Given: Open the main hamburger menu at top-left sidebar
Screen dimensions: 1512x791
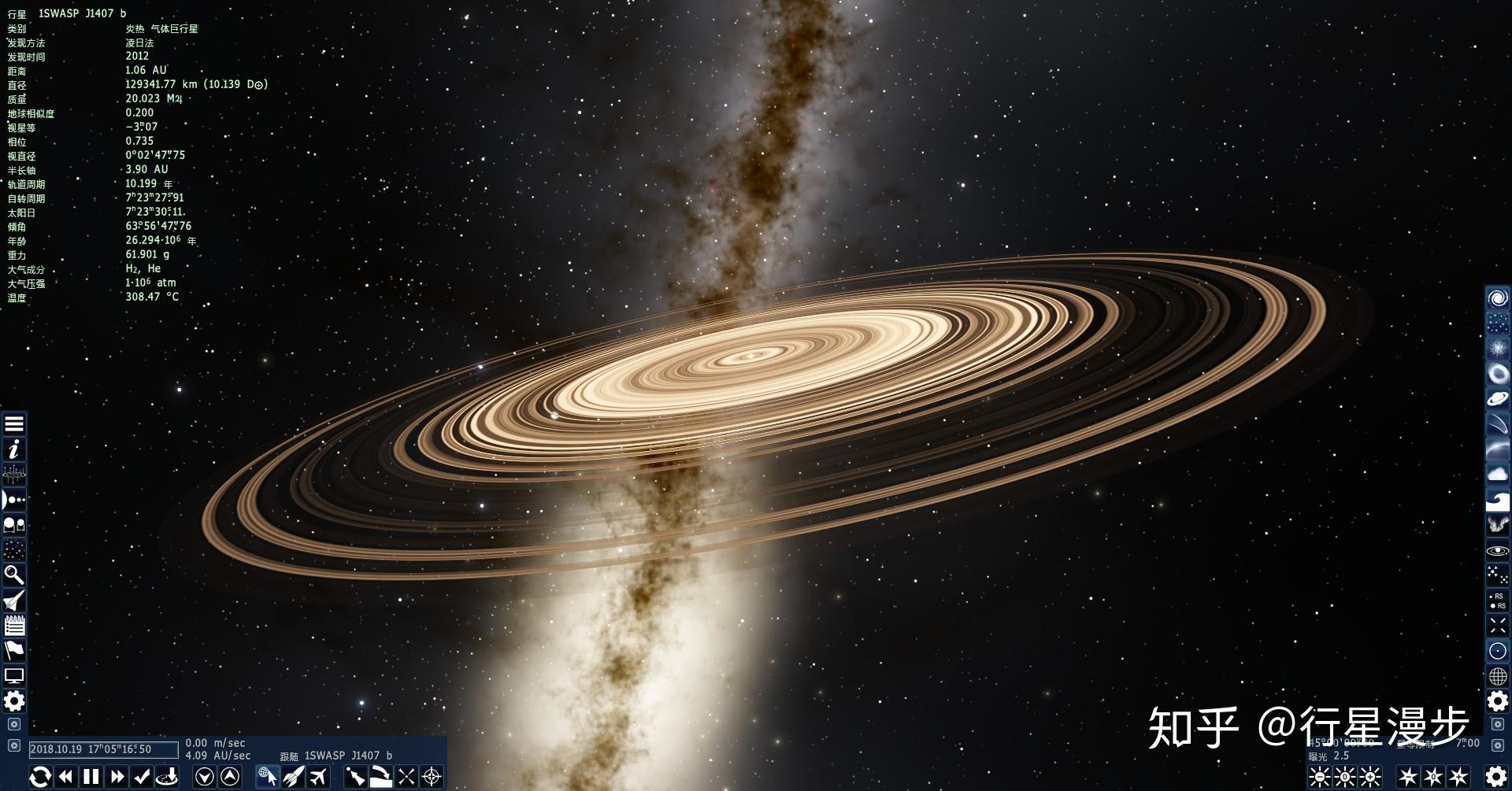Looking at the screenshot, I should 14,425.
